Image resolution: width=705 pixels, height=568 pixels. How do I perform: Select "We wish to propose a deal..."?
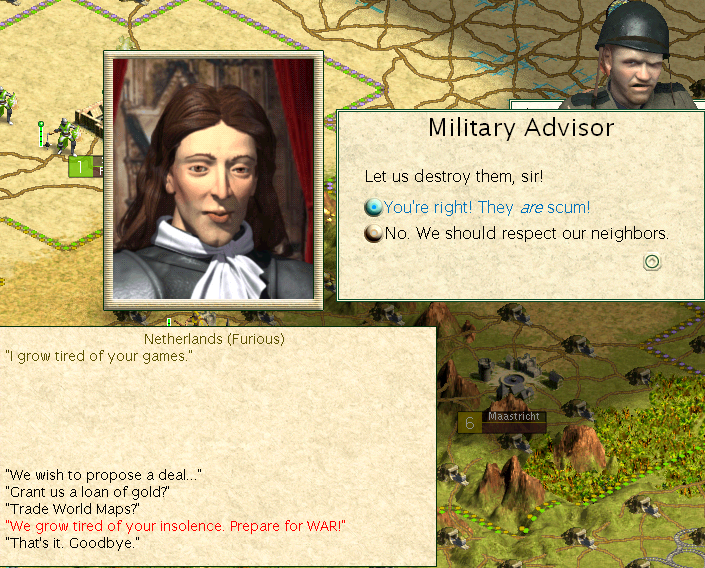pyautogui.click(x=102, y=474)
